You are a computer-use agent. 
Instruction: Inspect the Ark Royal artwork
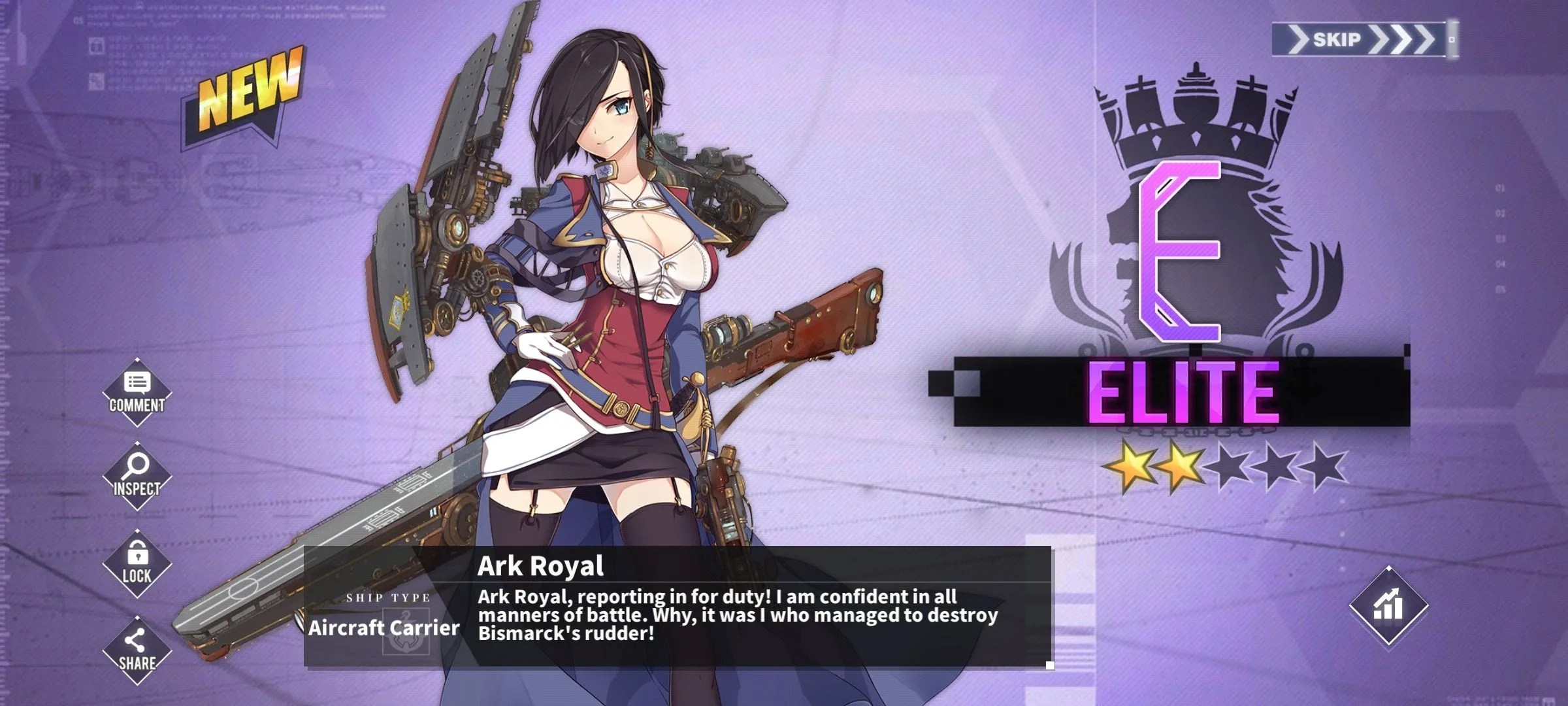pyautogui.click(x=137, y=475)
